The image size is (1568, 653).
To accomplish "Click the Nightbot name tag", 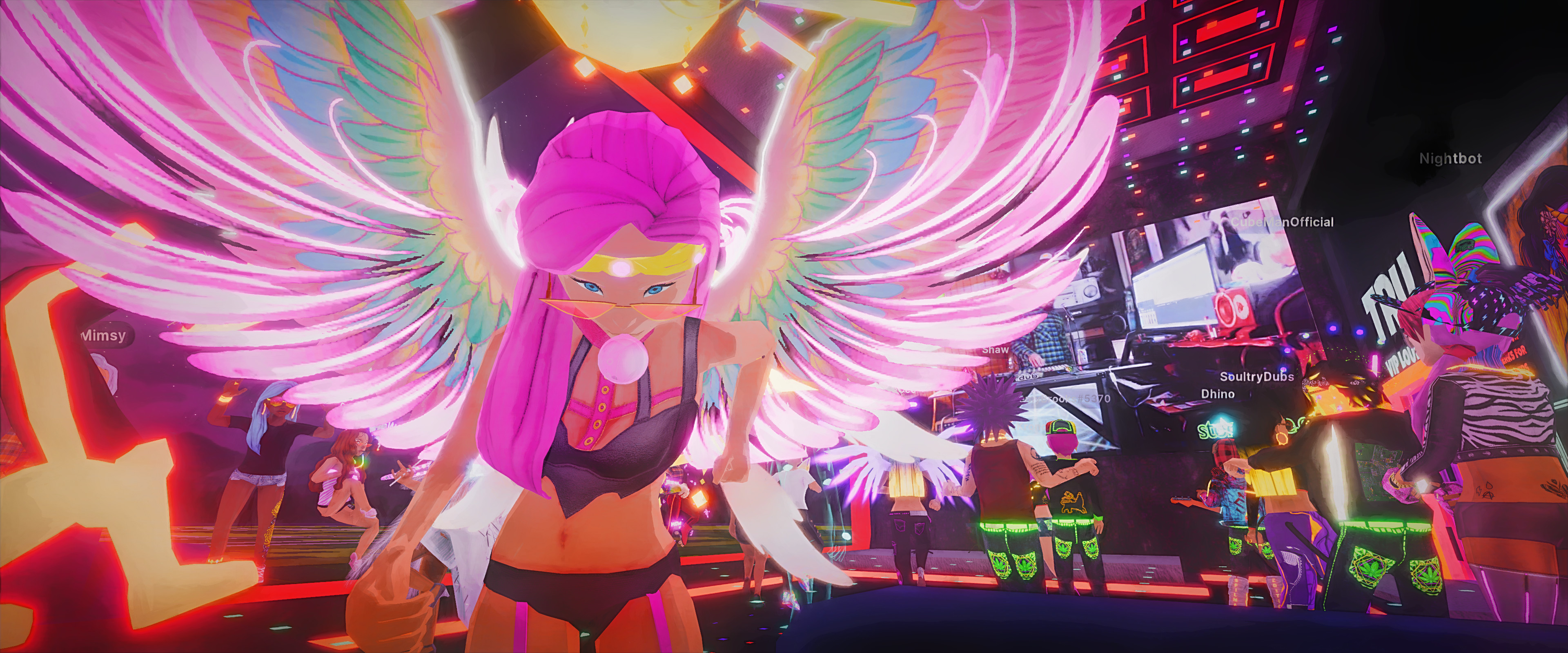I will pos(1450,159).
